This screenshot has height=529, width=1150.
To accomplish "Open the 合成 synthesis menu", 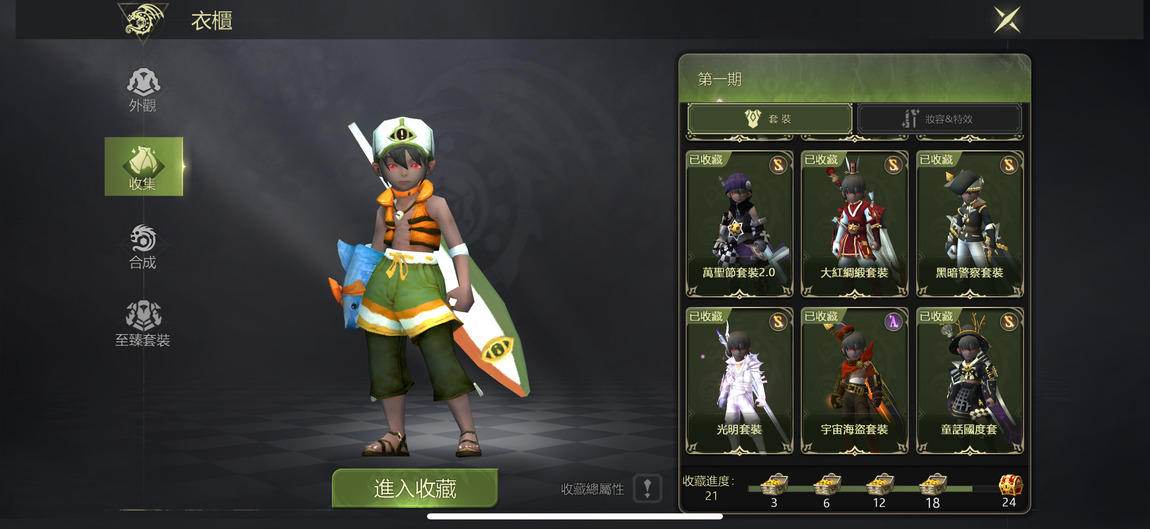I will 143,246.
